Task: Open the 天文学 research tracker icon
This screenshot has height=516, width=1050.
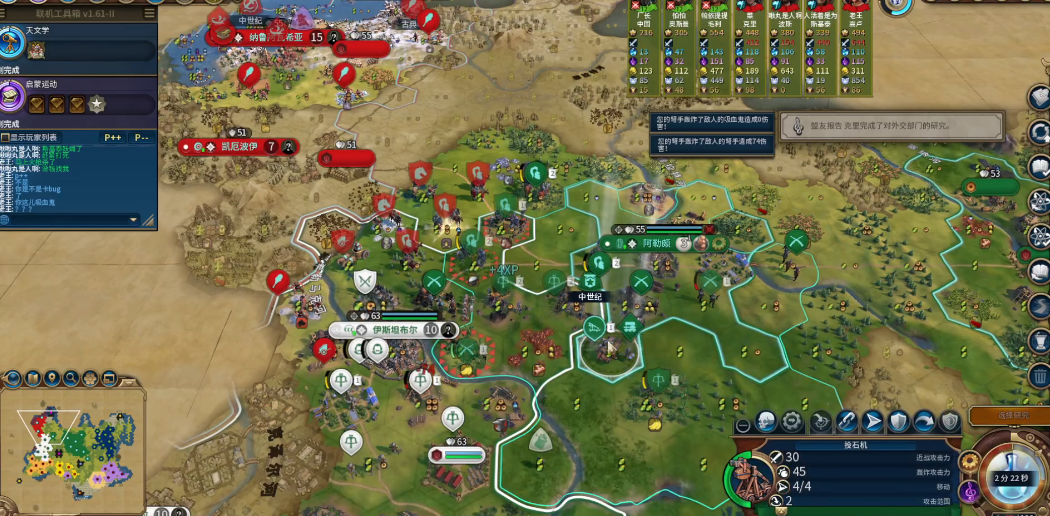Action: [12, 43]
